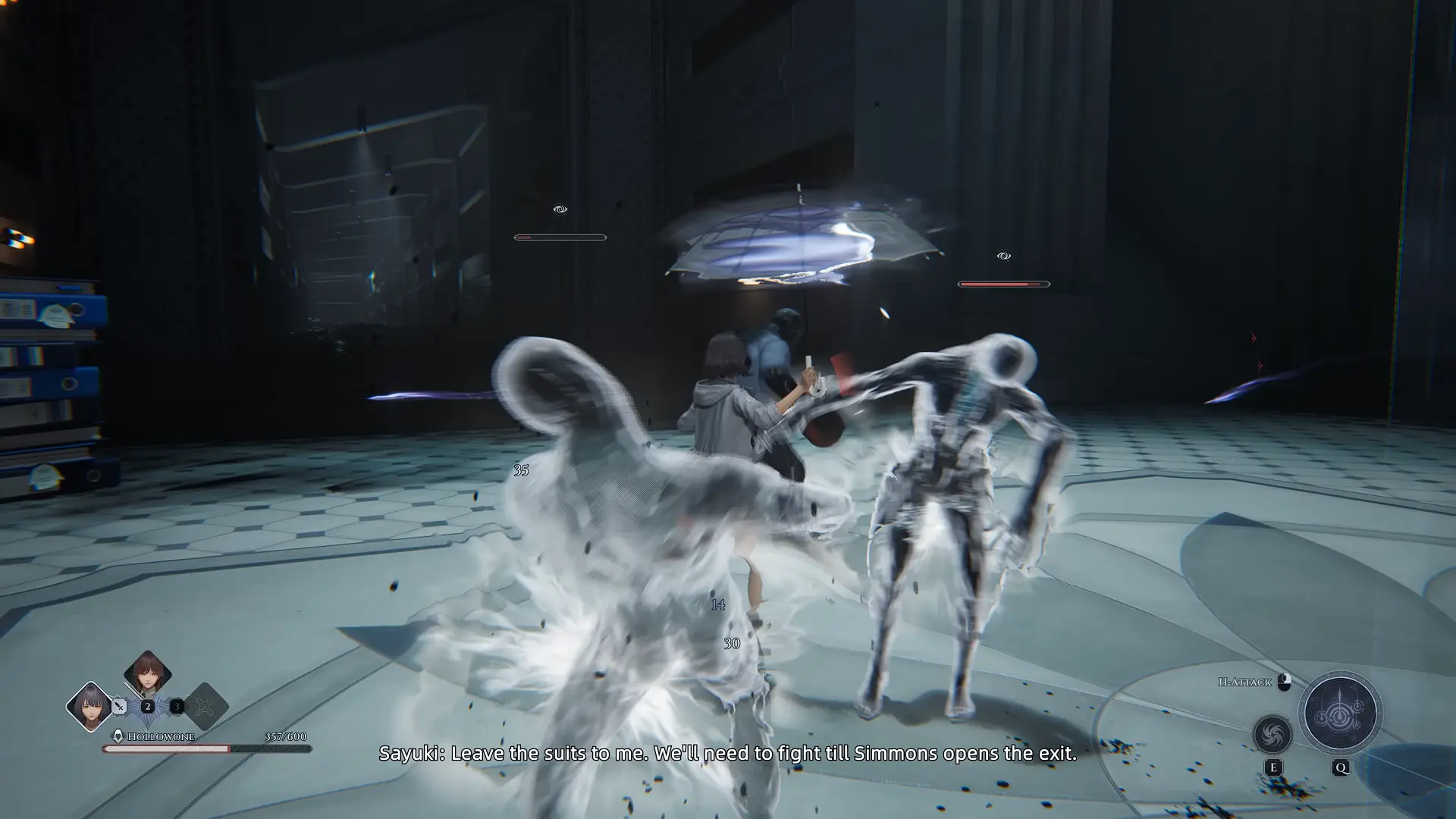
Task: Switch to the brown-haired active character portrait
Action: click(x=146, y=679)
